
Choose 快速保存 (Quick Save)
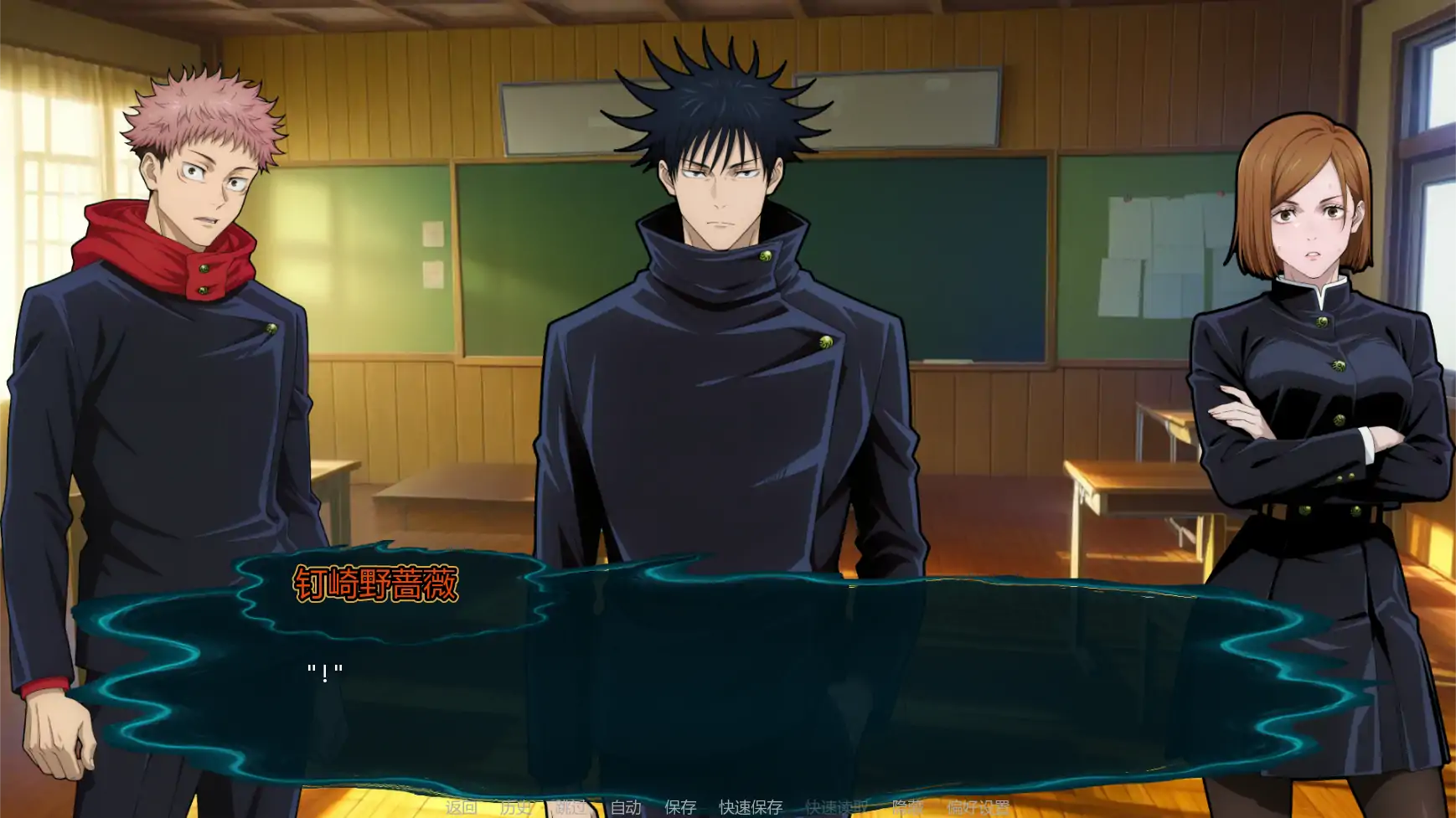[x=751, y=807]
